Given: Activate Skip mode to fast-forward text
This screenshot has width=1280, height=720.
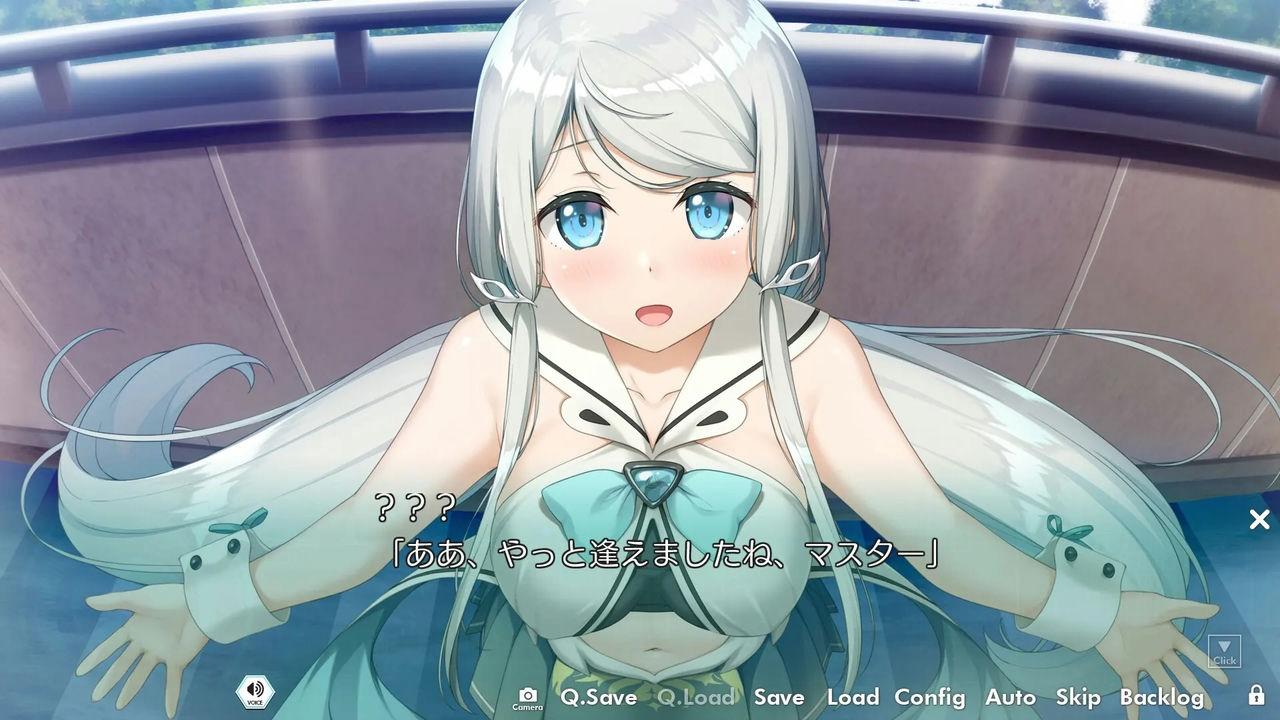Looking at the screenshot, I should [1079, 697].
